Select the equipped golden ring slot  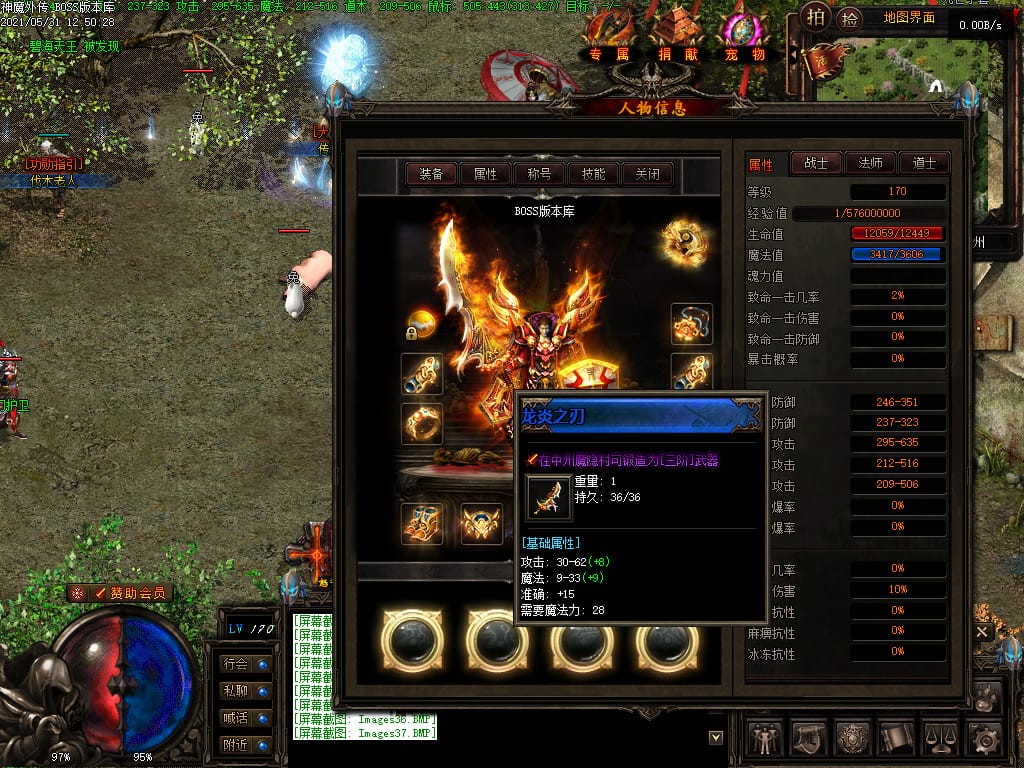coord(423,423)
